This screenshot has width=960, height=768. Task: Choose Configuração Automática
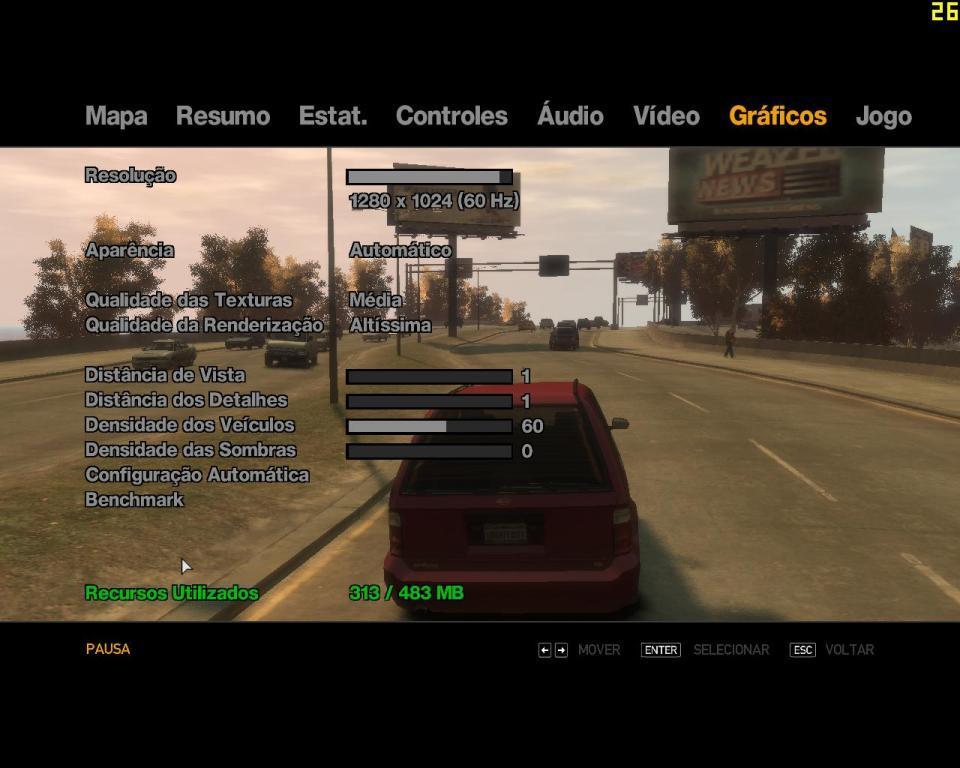197,475
